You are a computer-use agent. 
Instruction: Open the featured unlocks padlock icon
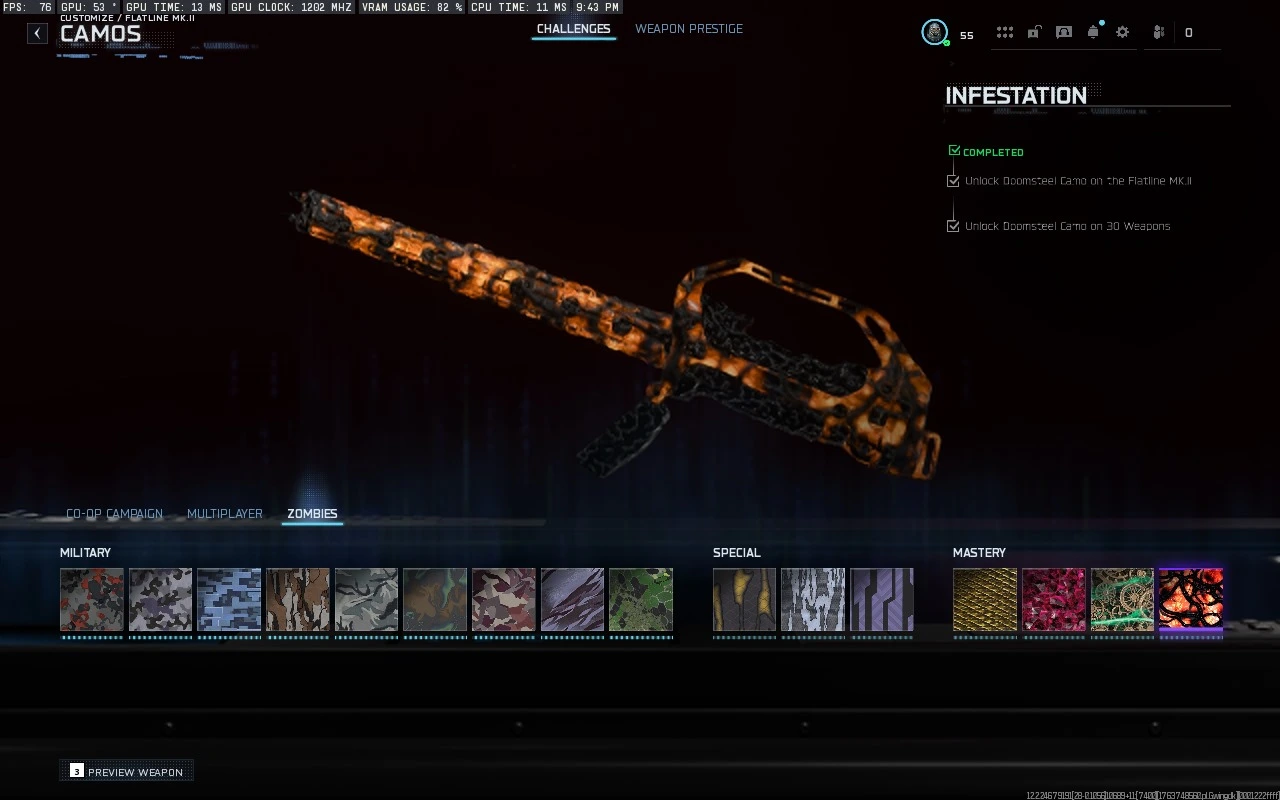click(x=1033, y=32)
